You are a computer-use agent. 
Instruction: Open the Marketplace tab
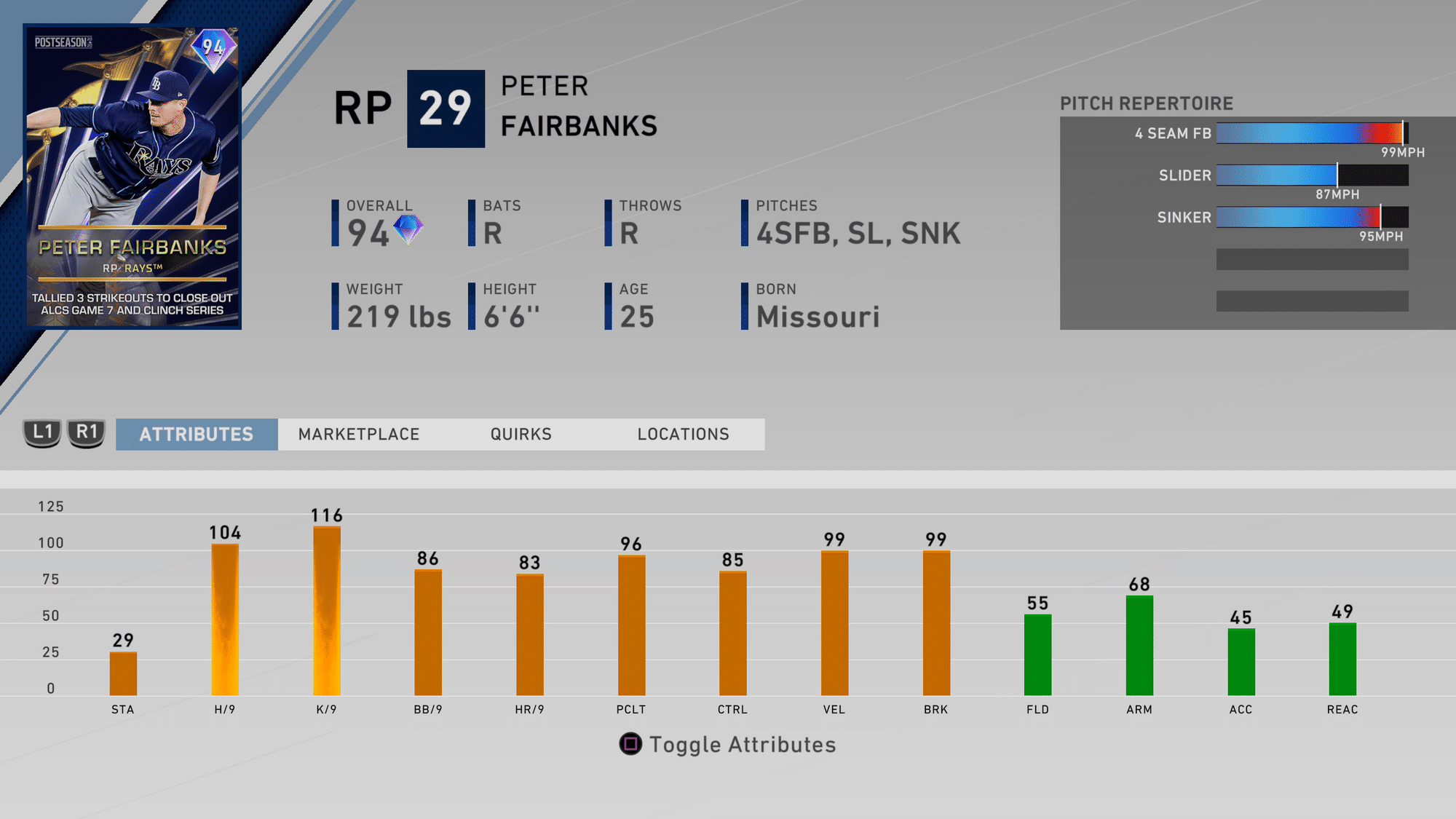pos(359,435)
